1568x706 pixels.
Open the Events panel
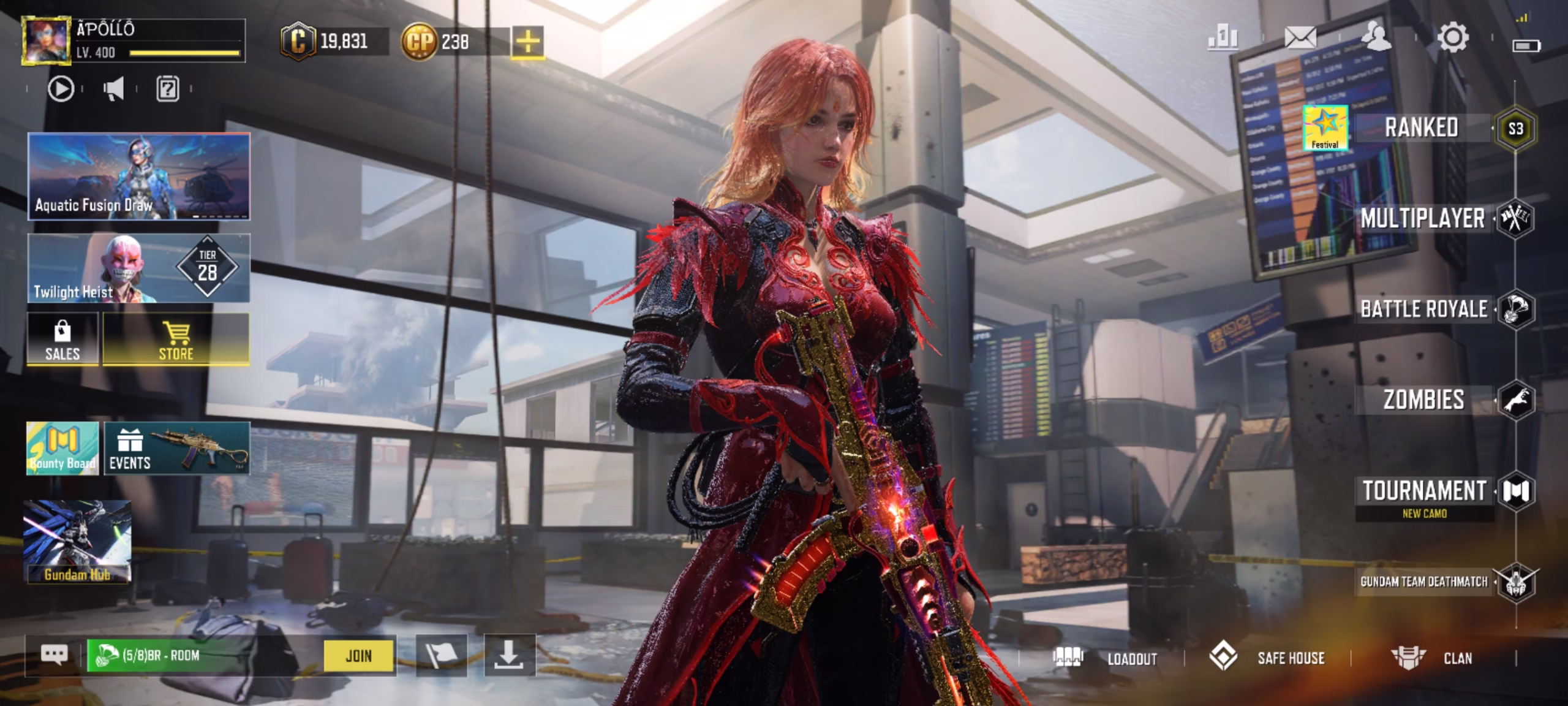177,448
